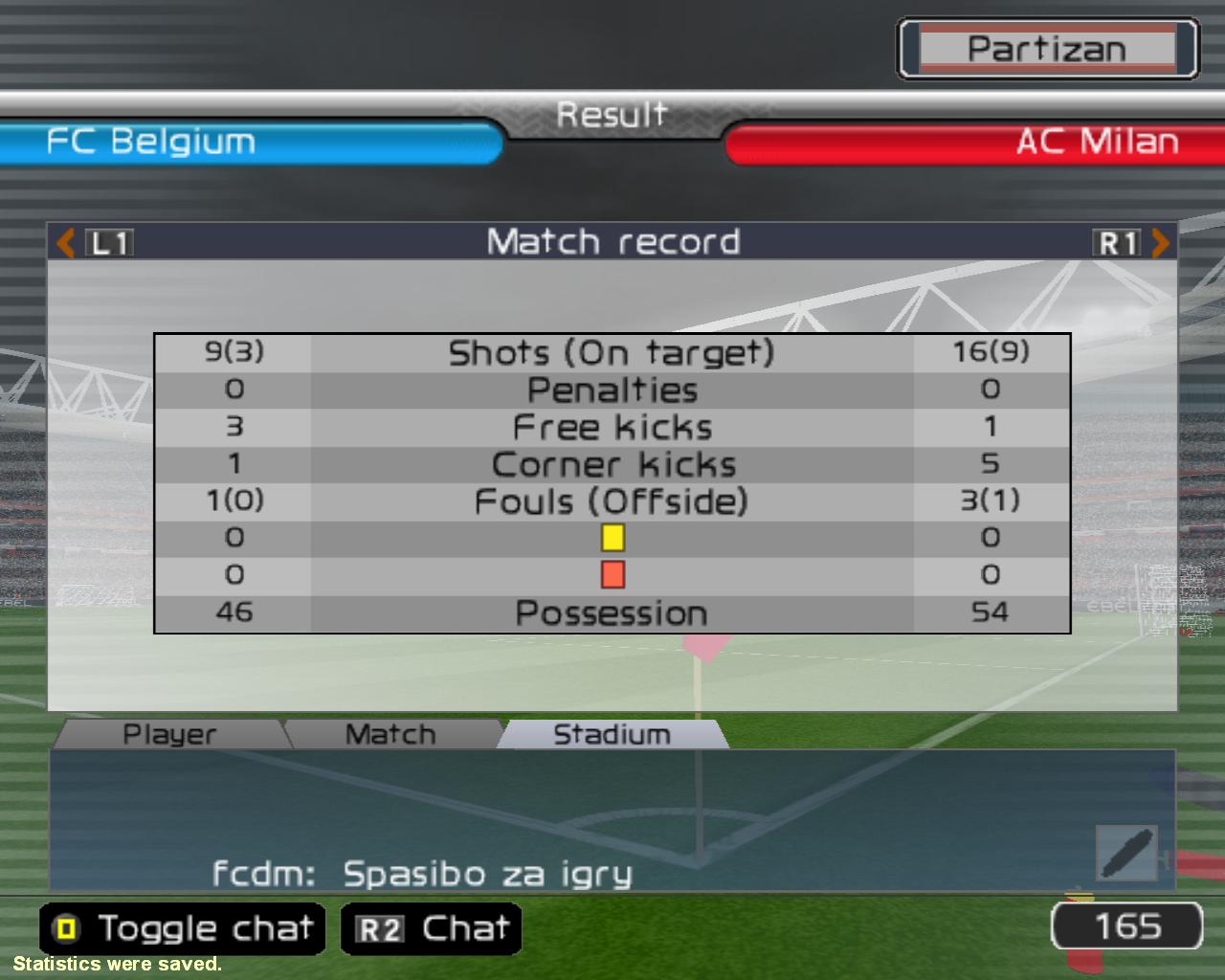
Task: Click the pen icon in chat panel
Action: (1126, 853)
